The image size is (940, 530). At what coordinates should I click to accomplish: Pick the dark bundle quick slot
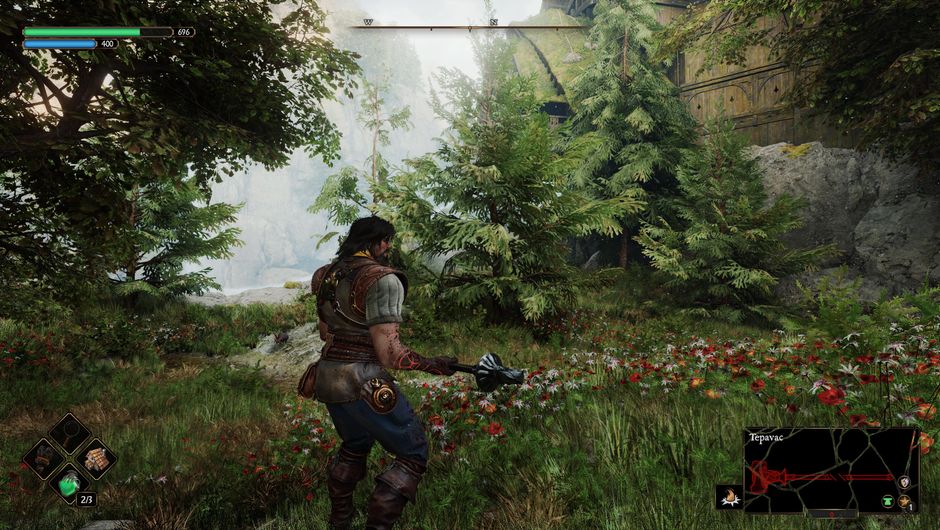(44, 459)
